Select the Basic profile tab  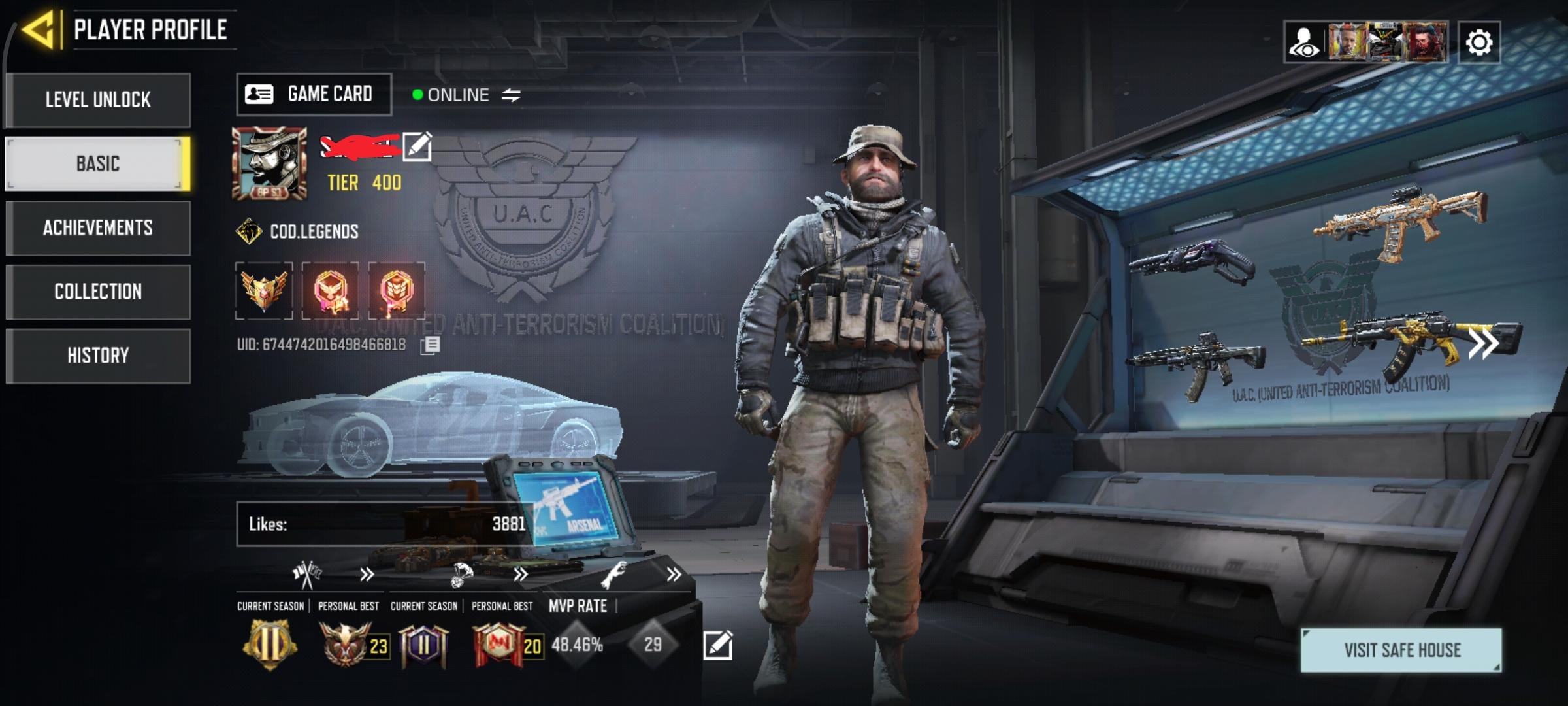[x=98, y=163]
